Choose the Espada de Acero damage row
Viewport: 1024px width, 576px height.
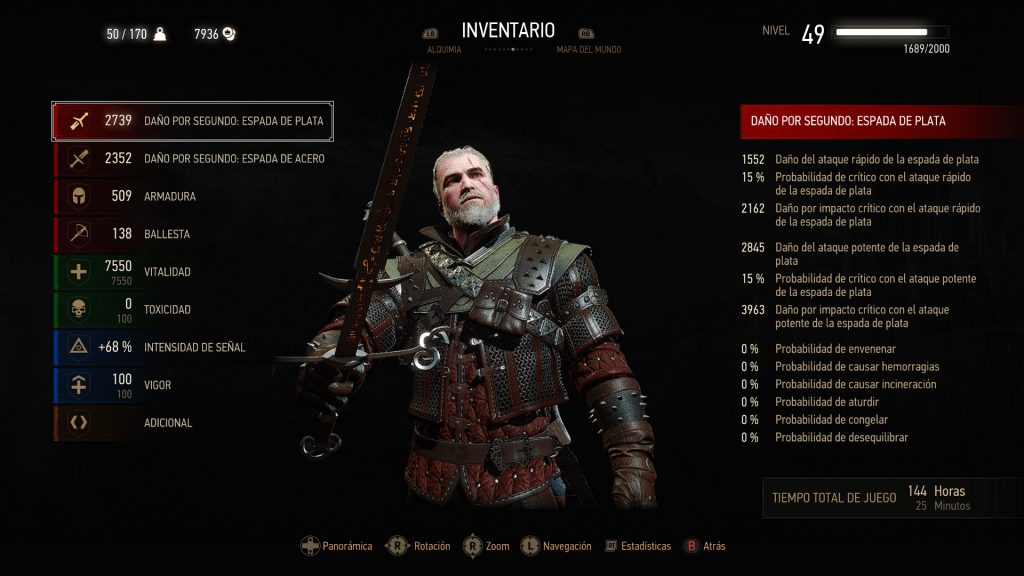[x=192, y=158]
